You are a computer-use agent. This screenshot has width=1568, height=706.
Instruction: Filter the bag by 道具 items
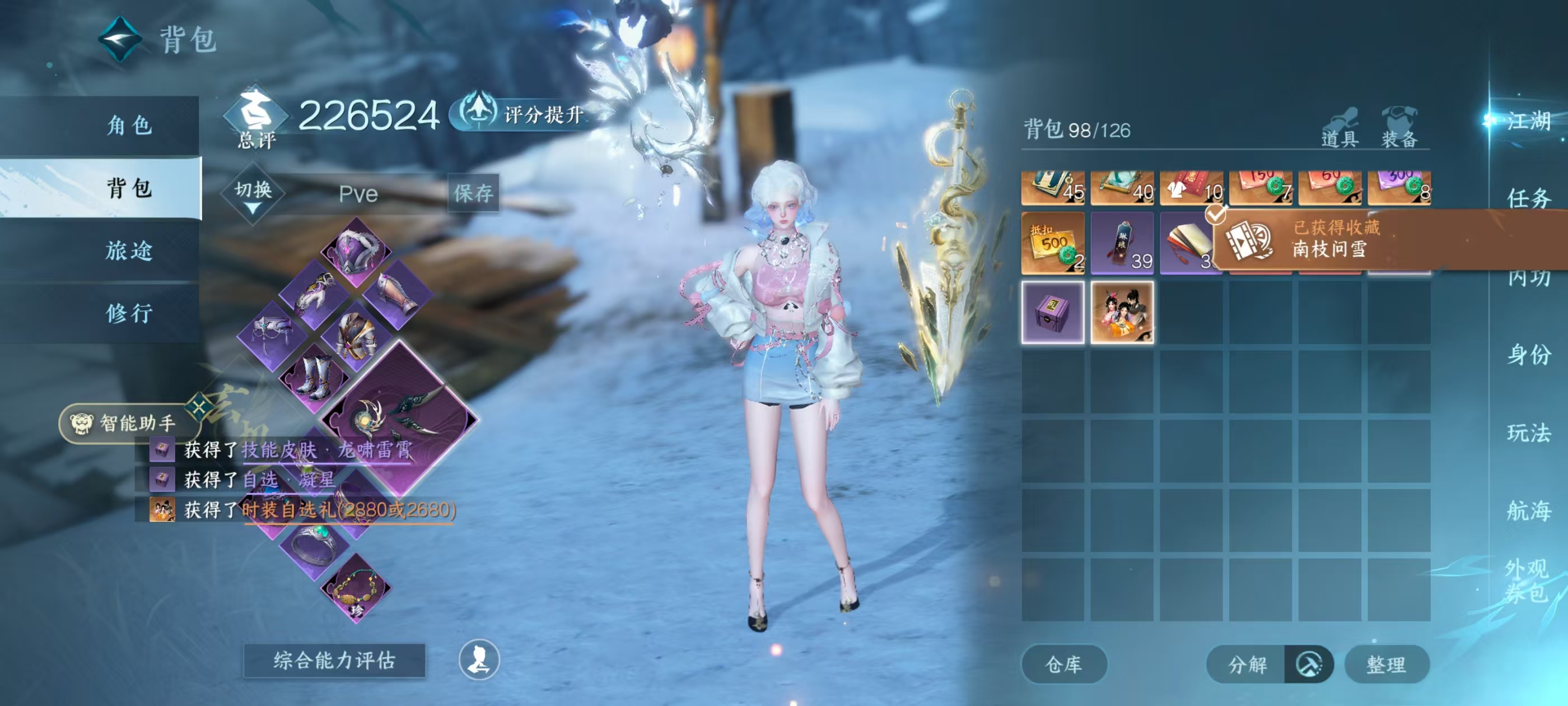[x=1340, y=129]
